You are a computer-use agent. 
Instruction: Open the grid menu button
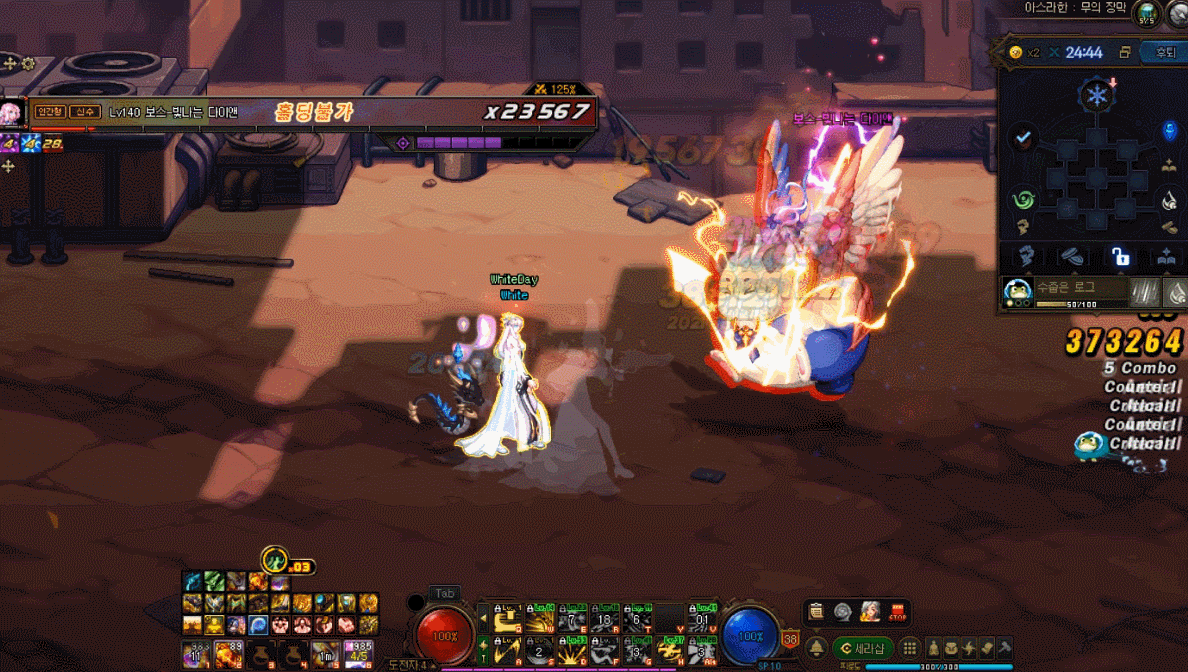point(911,648)
